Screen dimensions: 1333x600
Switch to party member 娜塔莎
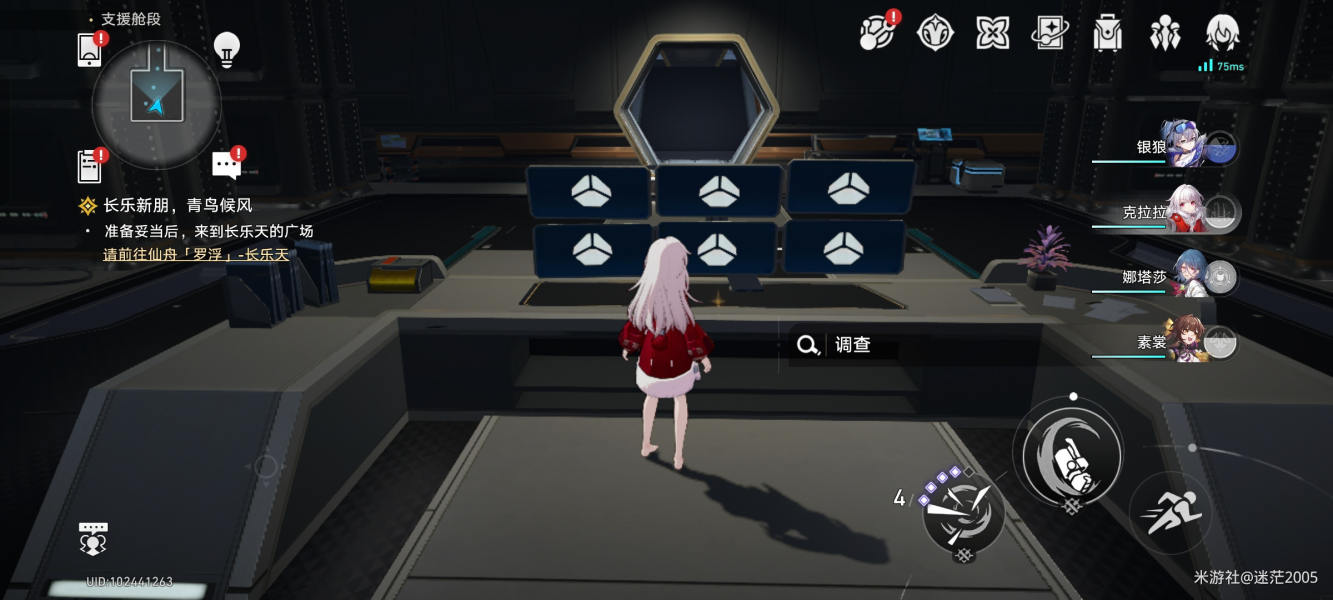(x=1185, y=277)
